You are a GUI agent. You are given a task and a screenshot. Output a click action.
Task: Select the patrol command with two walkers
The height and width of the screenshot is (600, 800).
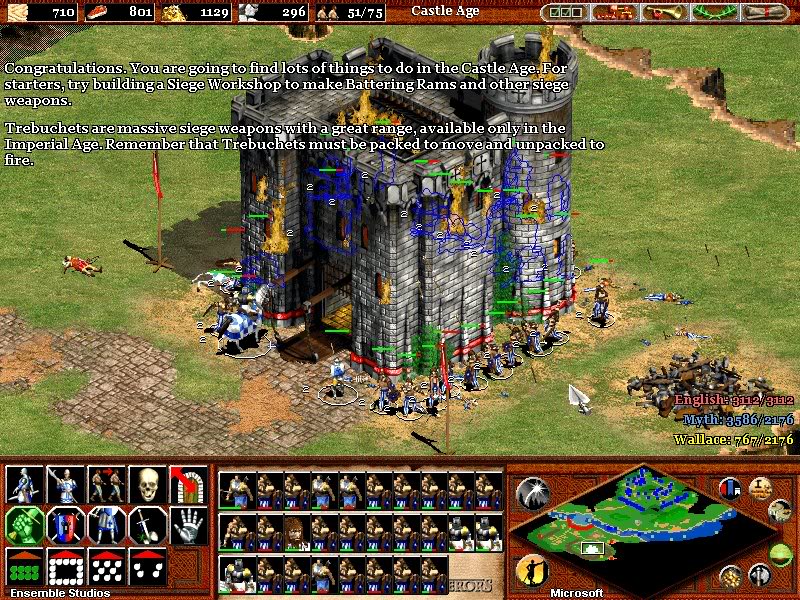106,484
